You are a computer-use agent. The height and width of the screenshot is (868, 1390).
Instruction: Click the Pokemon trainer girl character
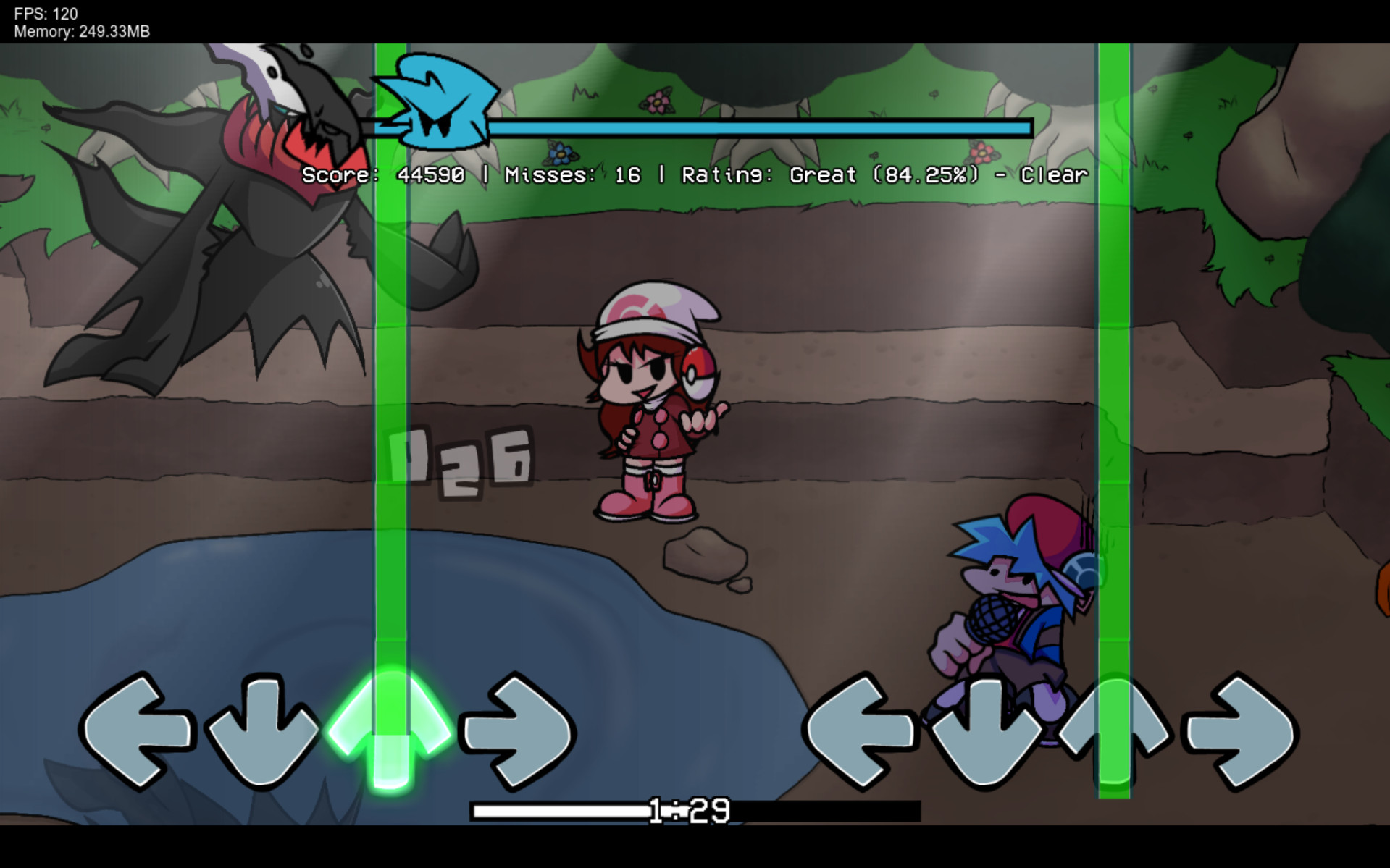(x=652, y=398)
